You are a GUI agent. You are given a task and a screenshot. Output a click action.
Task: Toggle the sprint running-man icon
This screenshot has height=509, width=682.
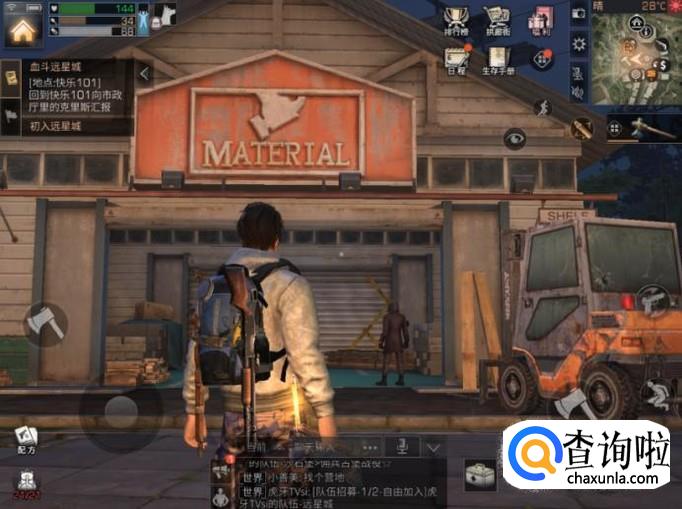point(542,107)
